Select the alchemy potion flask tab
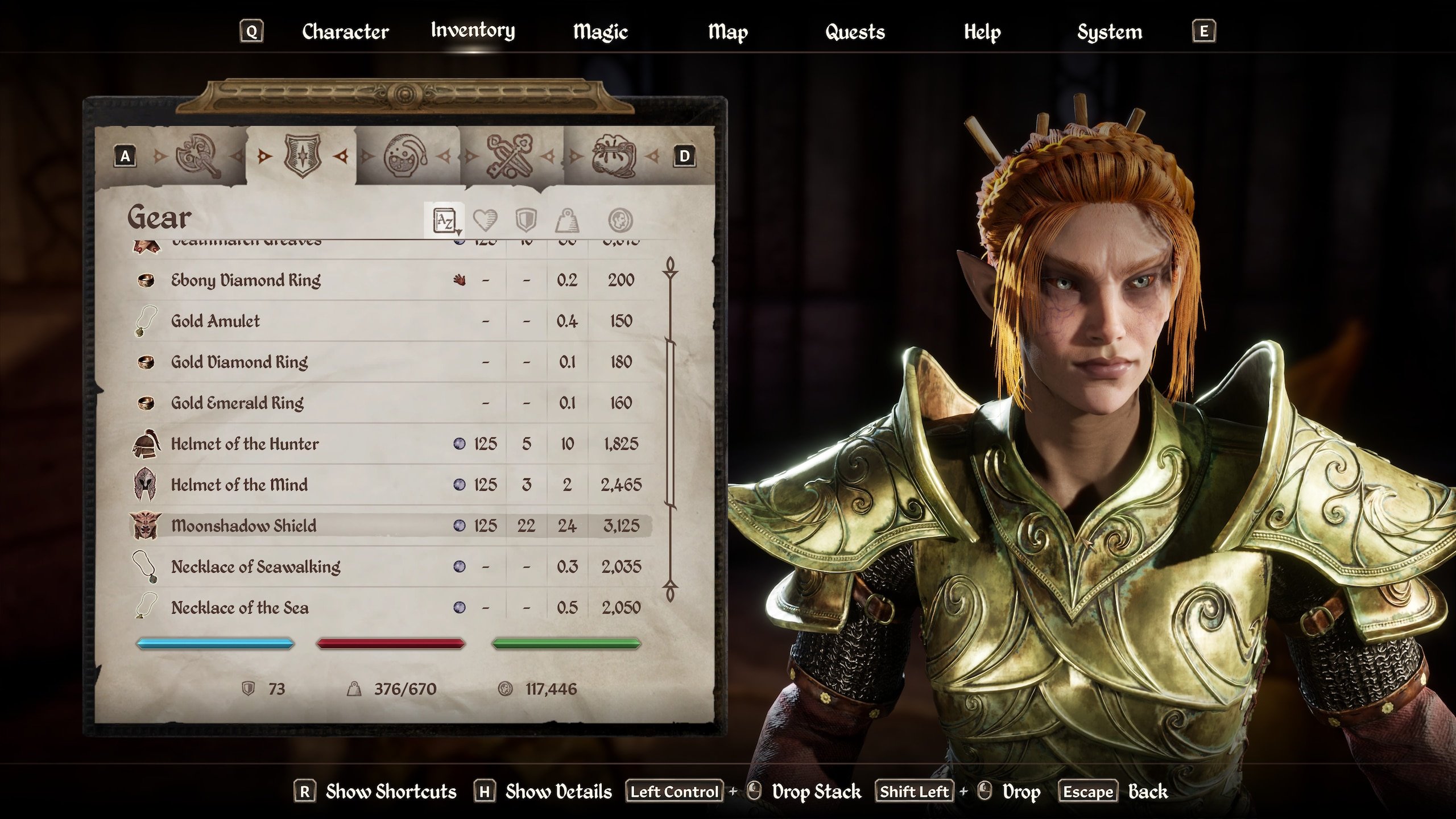Screen dimensions: 1456x819 pyautogui.click(x=405, y=156)
